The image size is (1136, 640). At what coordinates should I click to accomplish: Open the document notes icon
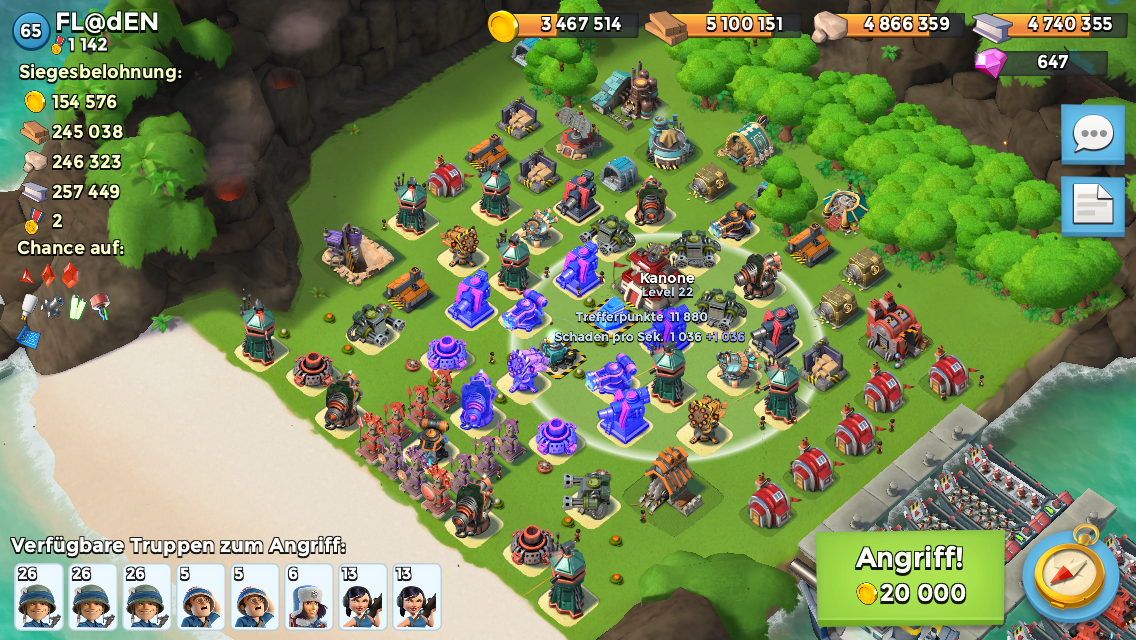[x=1092, y=206]
